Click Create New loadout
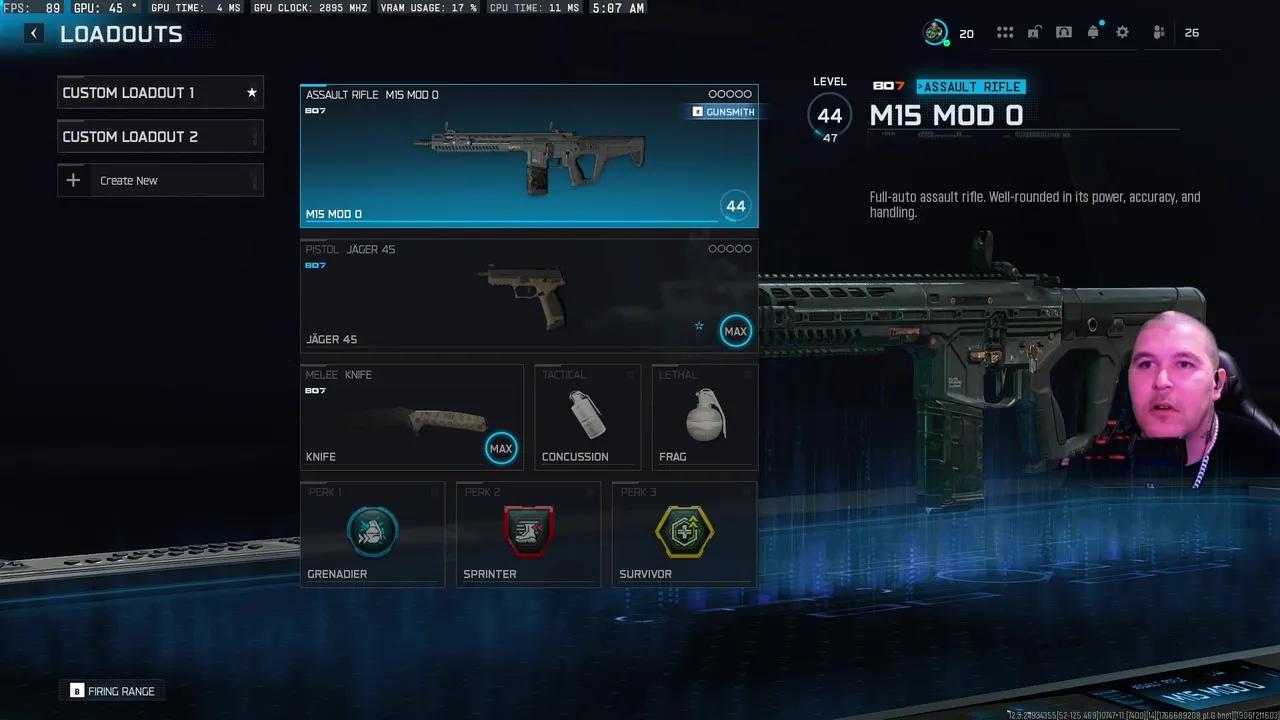 click(x=129, y=180)
